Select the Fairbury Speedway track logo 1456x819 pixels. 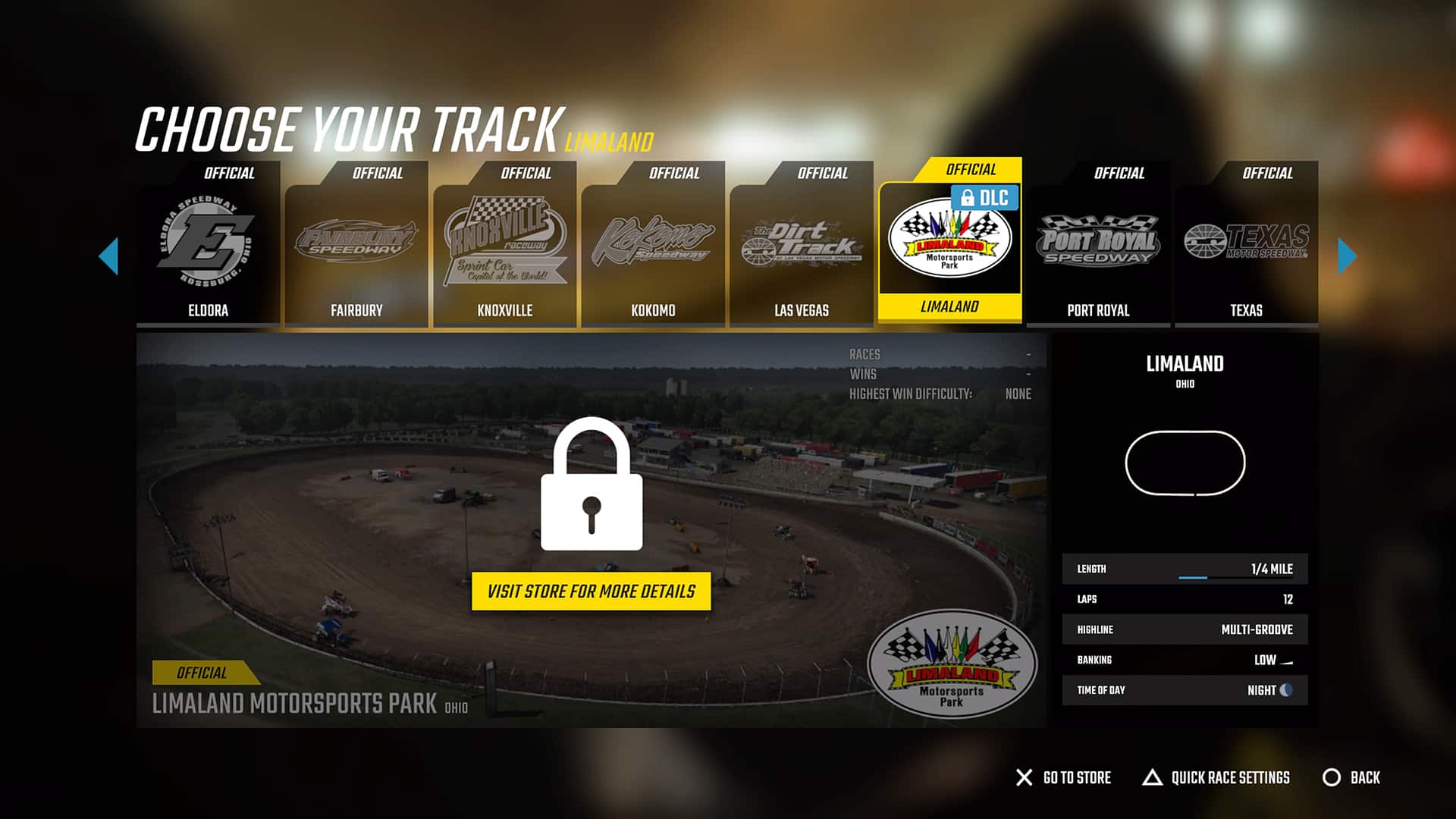(x=356, y=239)
